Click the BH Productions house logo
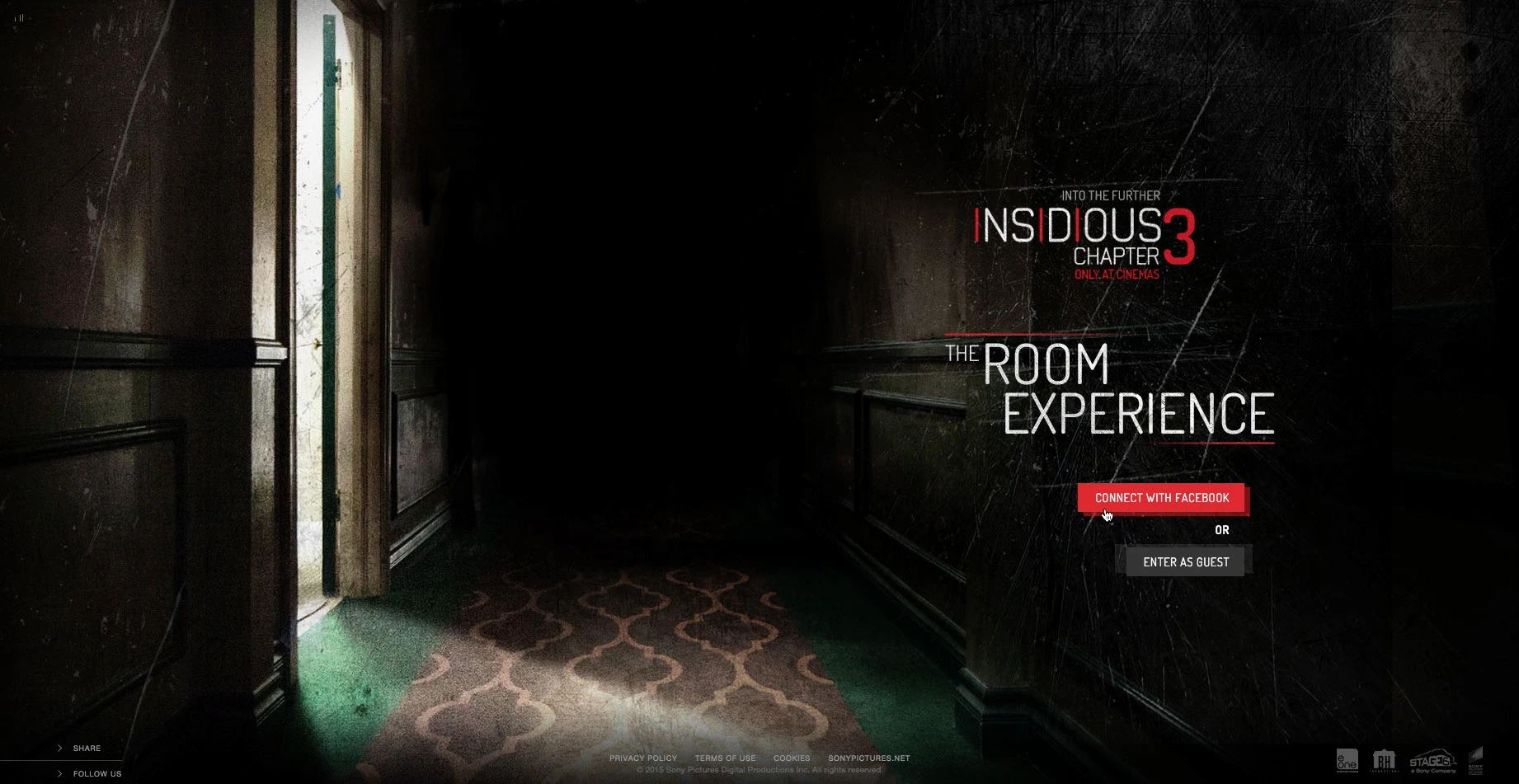This screenshot has width=1519, height=784. [1383, 760]
